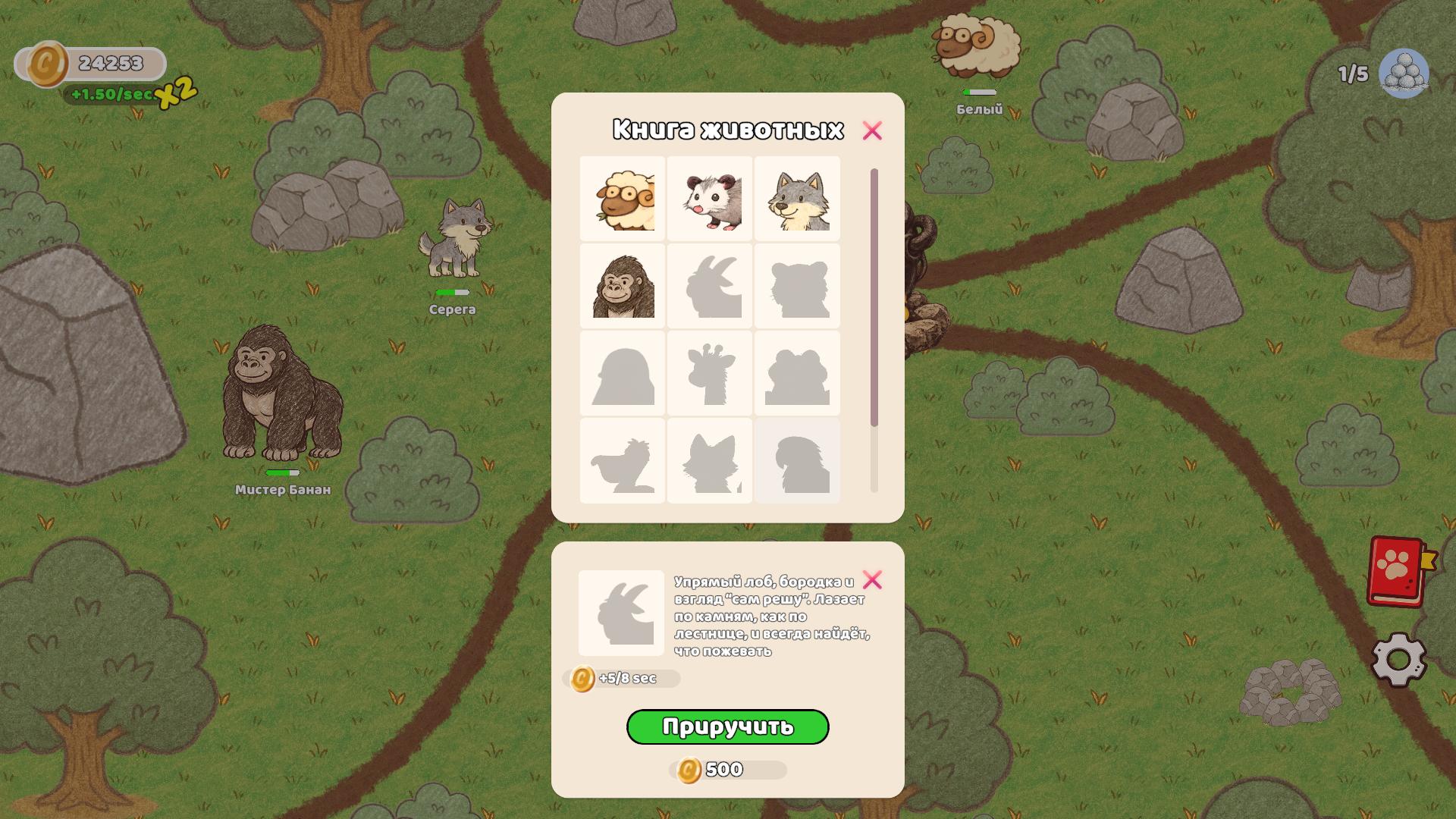Click the parrot silhouette entry

(797, 460)
